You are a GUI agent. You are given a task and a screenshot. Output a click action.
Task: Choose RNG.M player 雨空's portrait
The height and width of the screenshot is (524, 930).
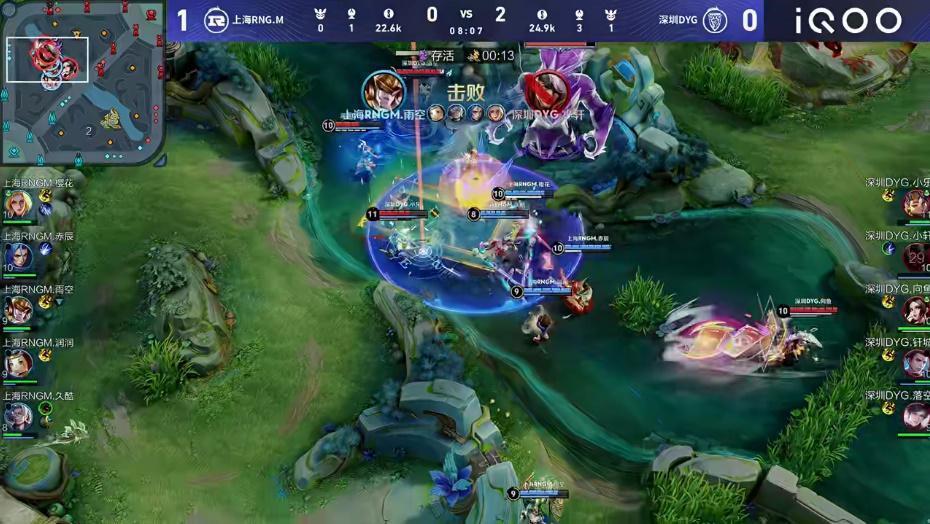pos(18,310)
